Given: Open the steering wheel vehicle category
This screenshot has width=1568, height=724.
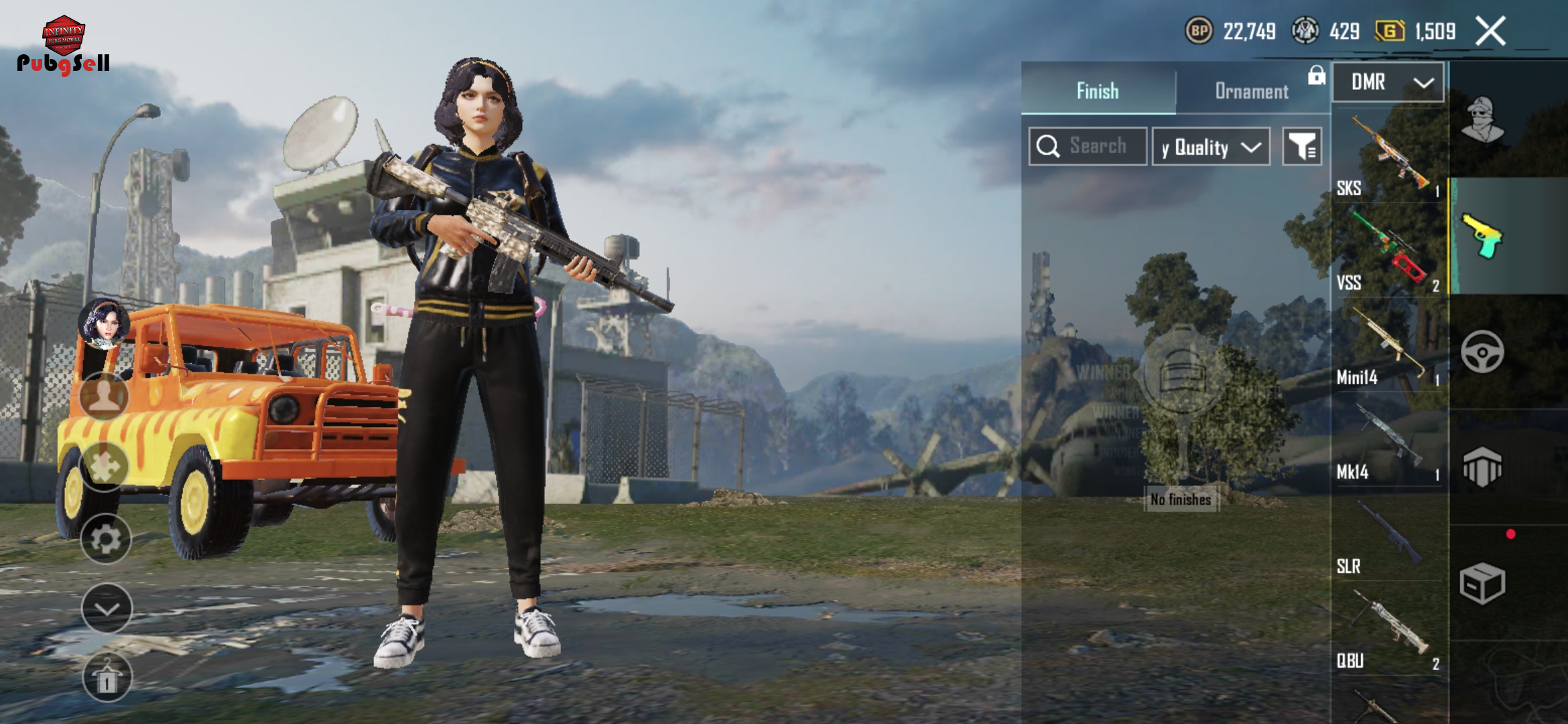Looking at the screenshot, I should [x=1482, y=351].
